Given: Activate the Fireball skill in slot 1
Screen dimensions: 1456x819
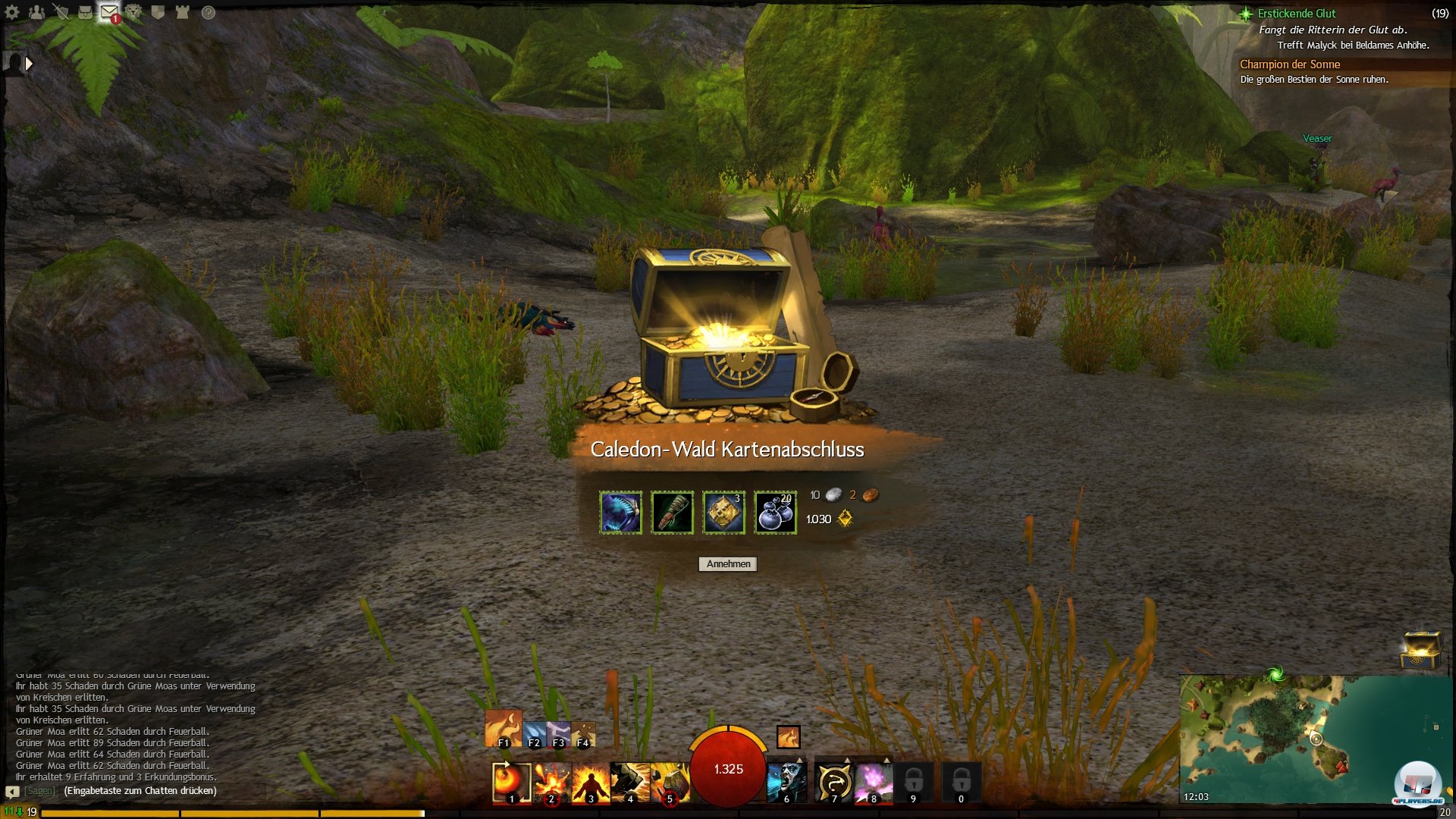Looking at the screenshot, I should pos(510,783).
